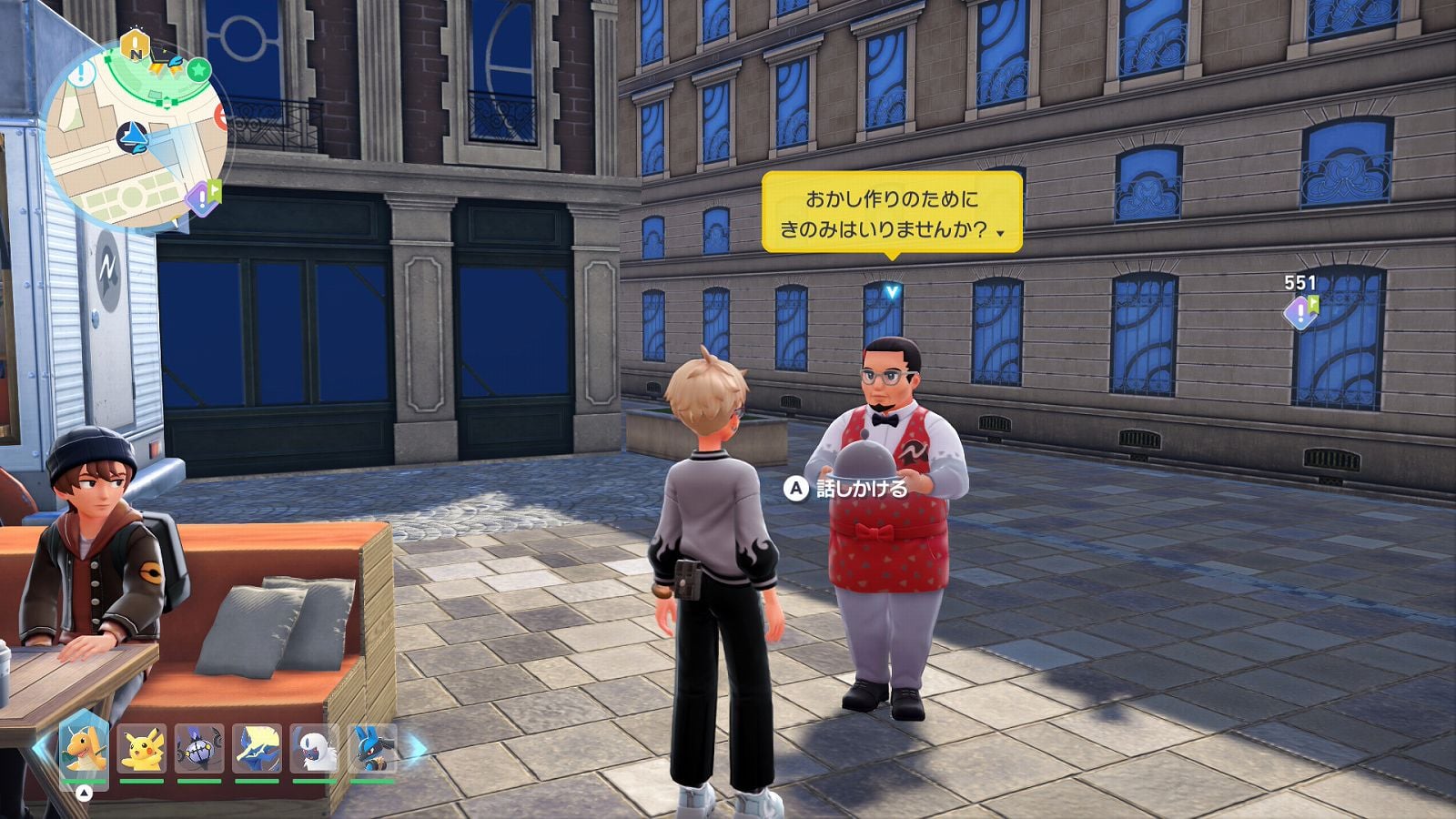Click the red marker at the minimap edge
1456x819 pixels.
(x=220, y=116)
